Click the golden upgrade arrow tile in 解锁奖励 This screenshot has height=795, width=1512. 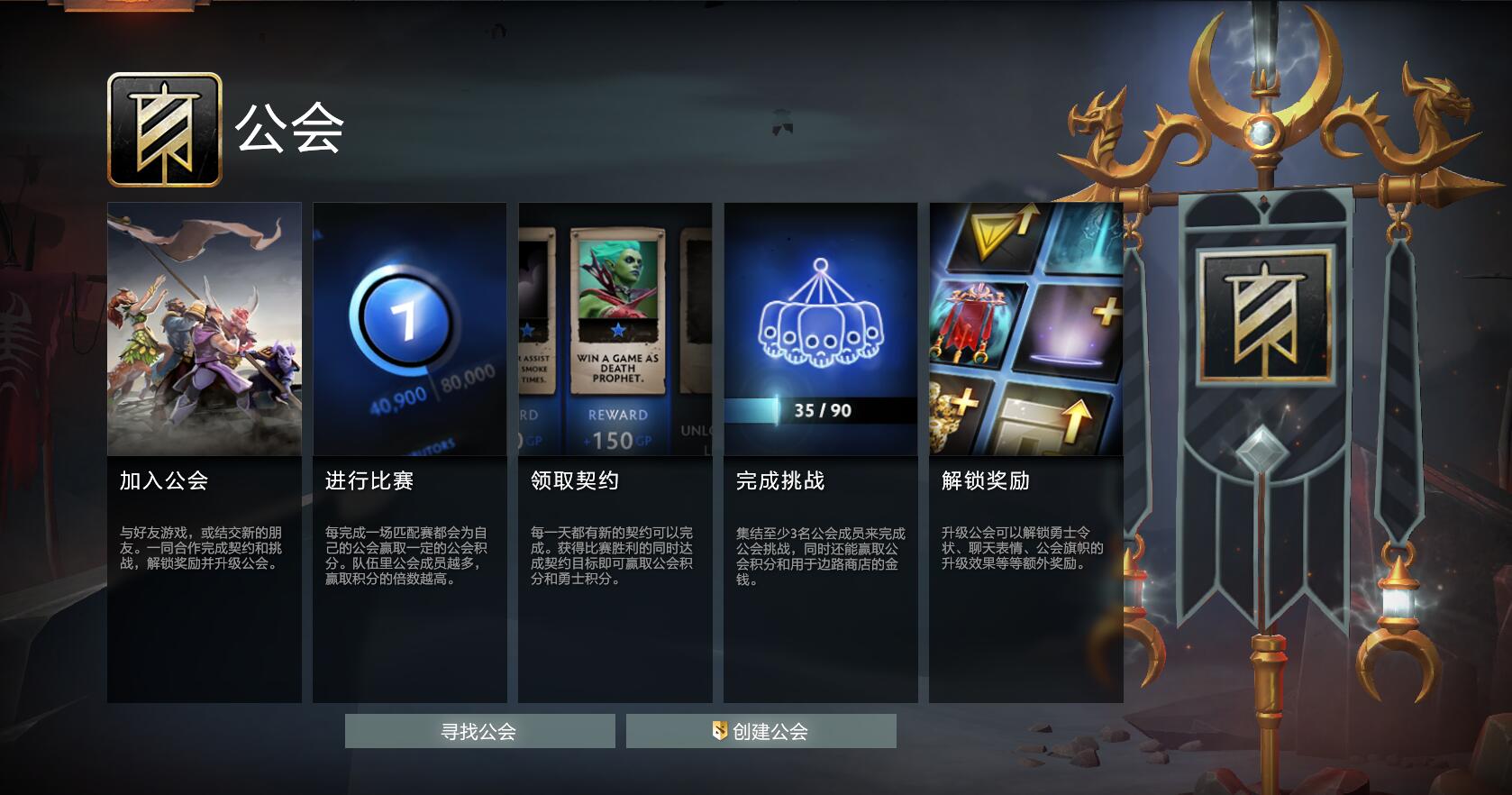point(995,236)
